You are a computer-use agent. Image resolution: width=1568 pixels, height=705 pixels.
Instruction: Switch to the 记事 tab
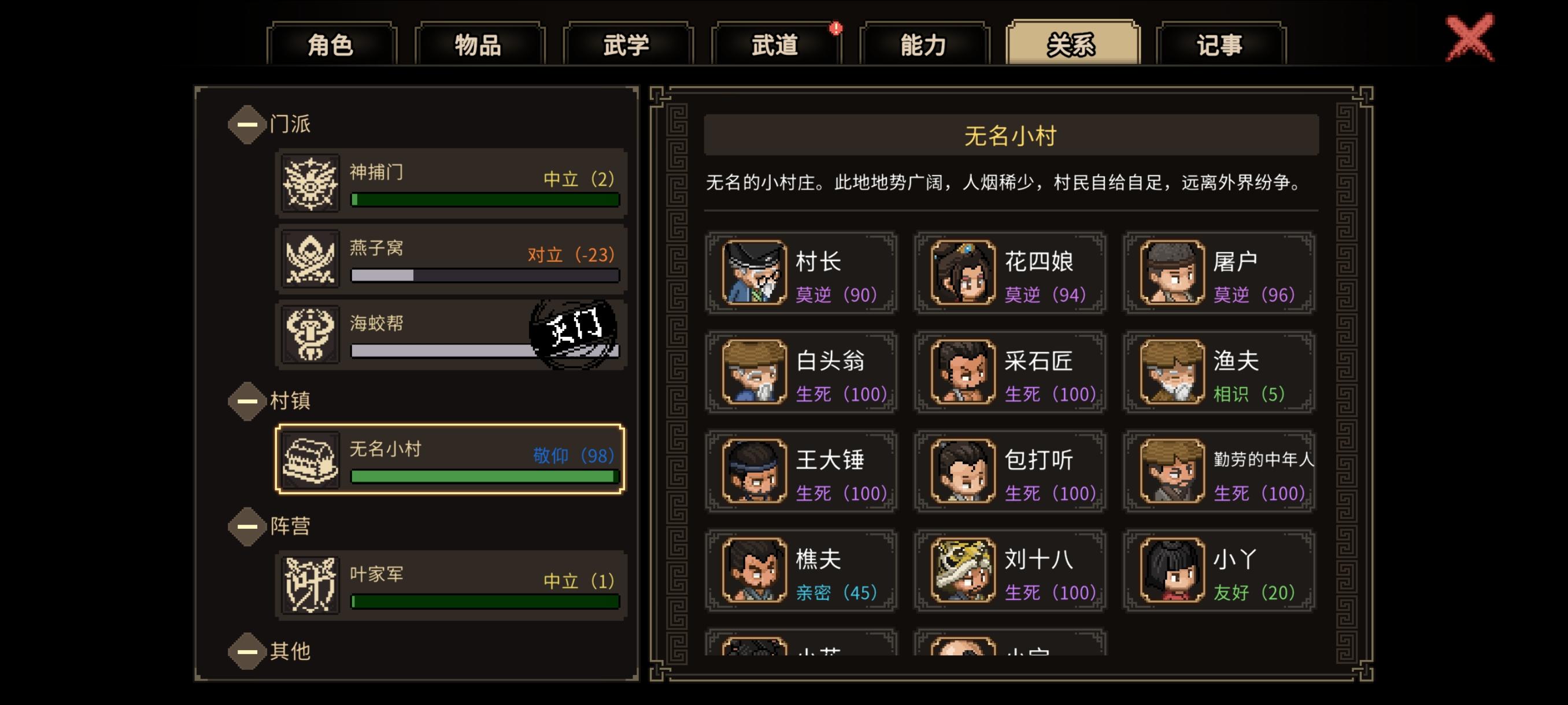tap(1219, 44)
